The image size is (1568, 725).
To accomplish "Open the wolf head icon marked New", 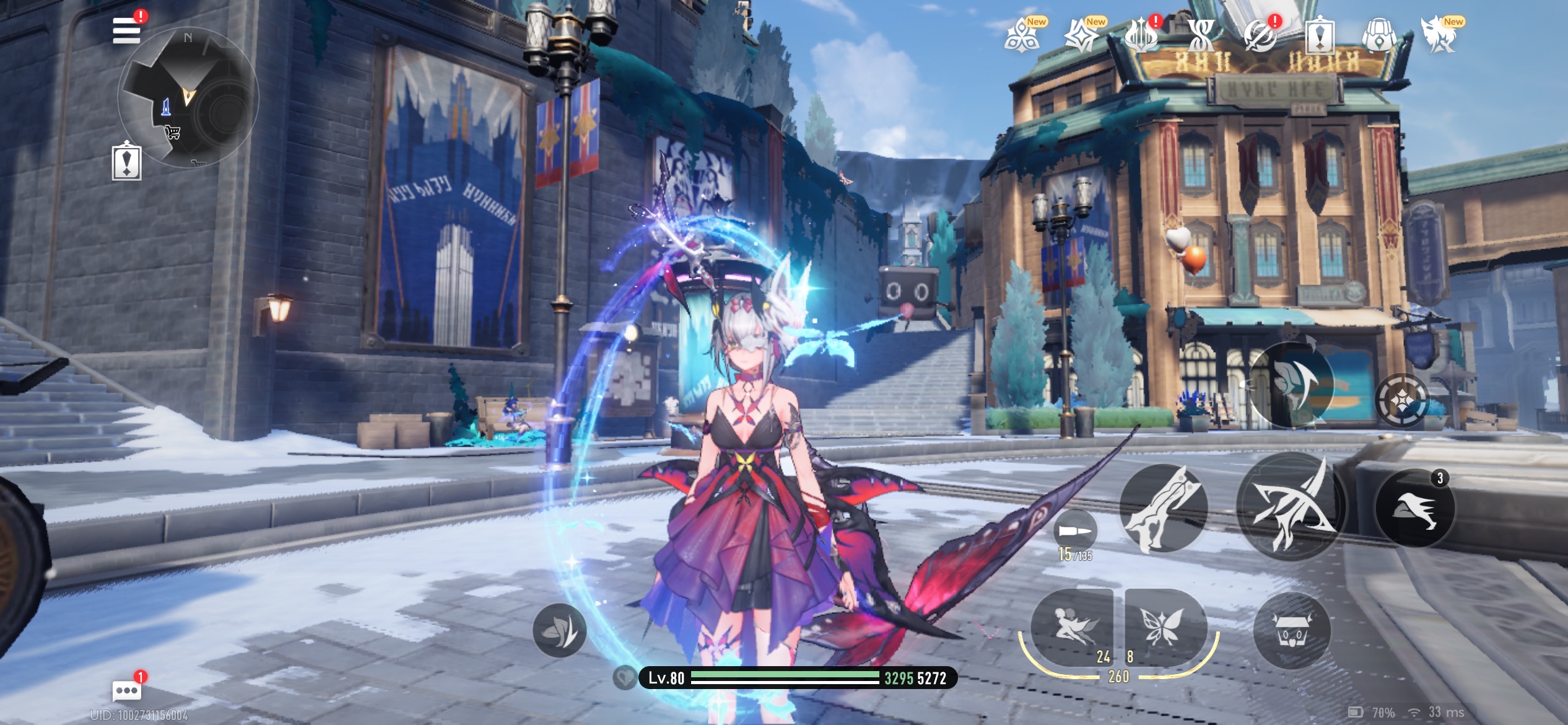I will (1439, 36).
